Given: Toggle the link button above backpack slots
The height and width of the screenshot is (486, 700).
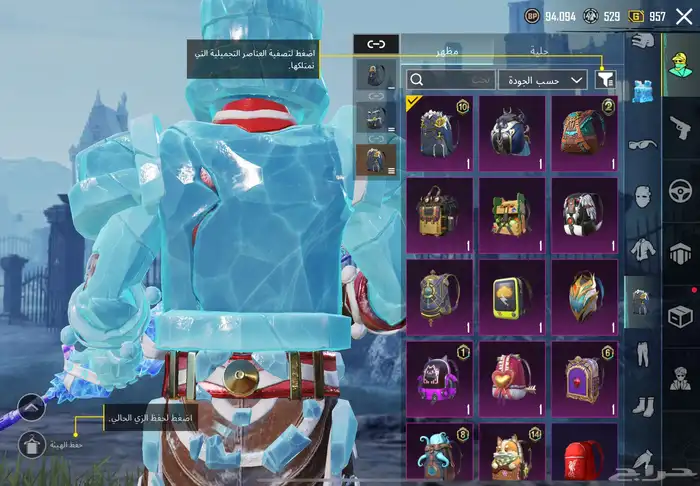Looking at the screenshot, I should tap(376, 44).
